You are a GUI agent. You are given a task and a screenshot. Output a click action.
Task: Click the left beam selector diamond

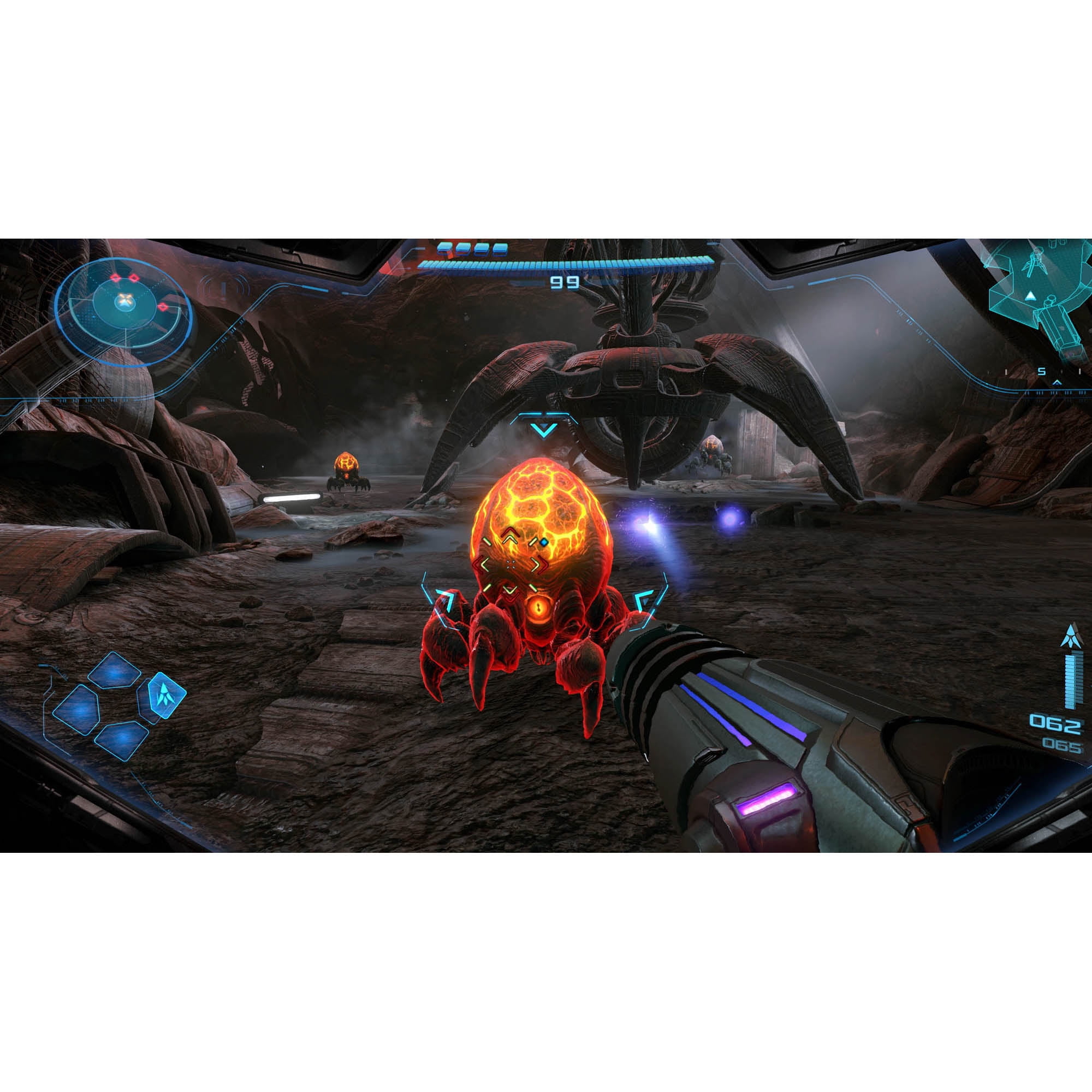coord(77,710)
